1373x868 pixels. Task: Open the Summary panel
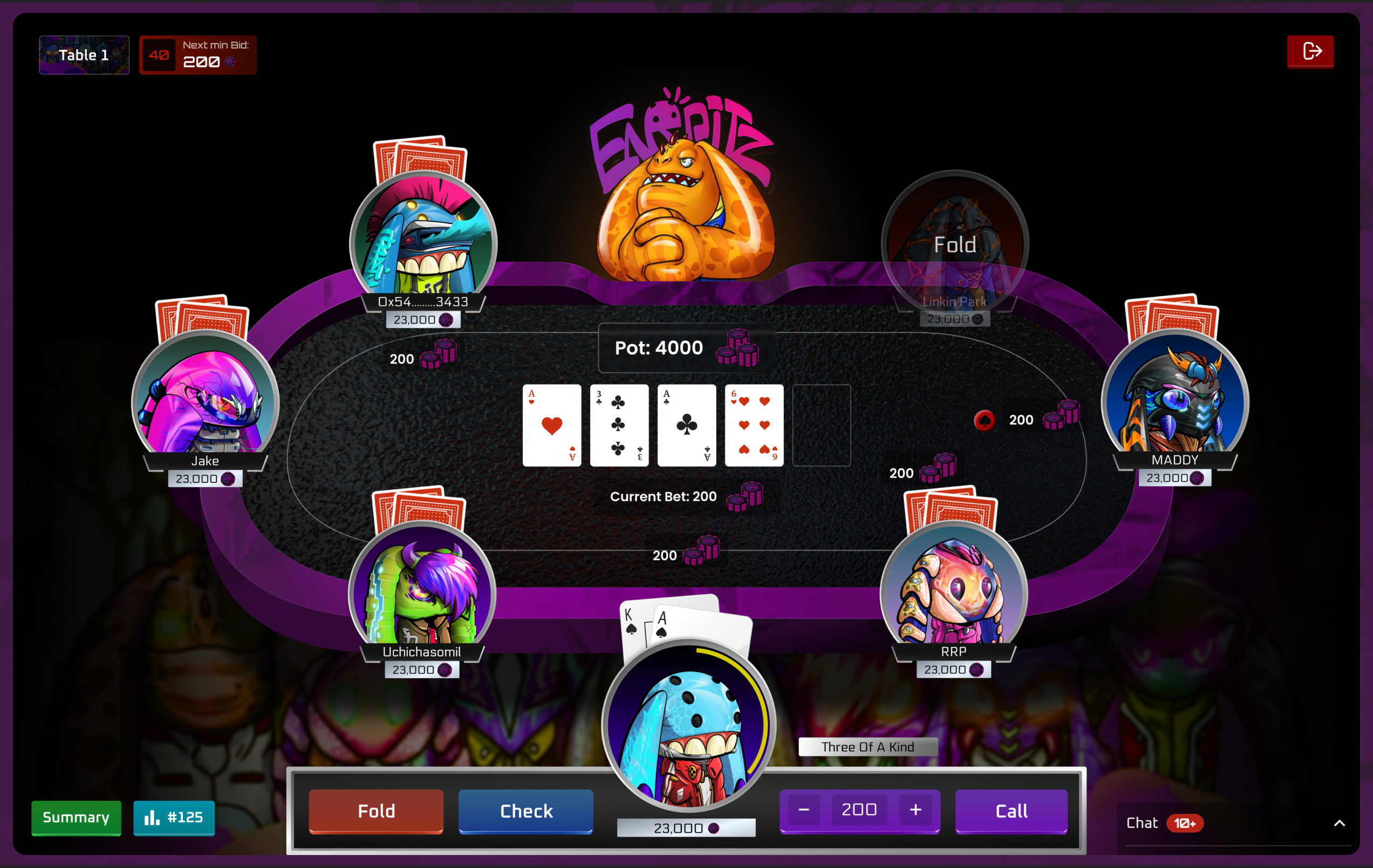click(76, 818)
